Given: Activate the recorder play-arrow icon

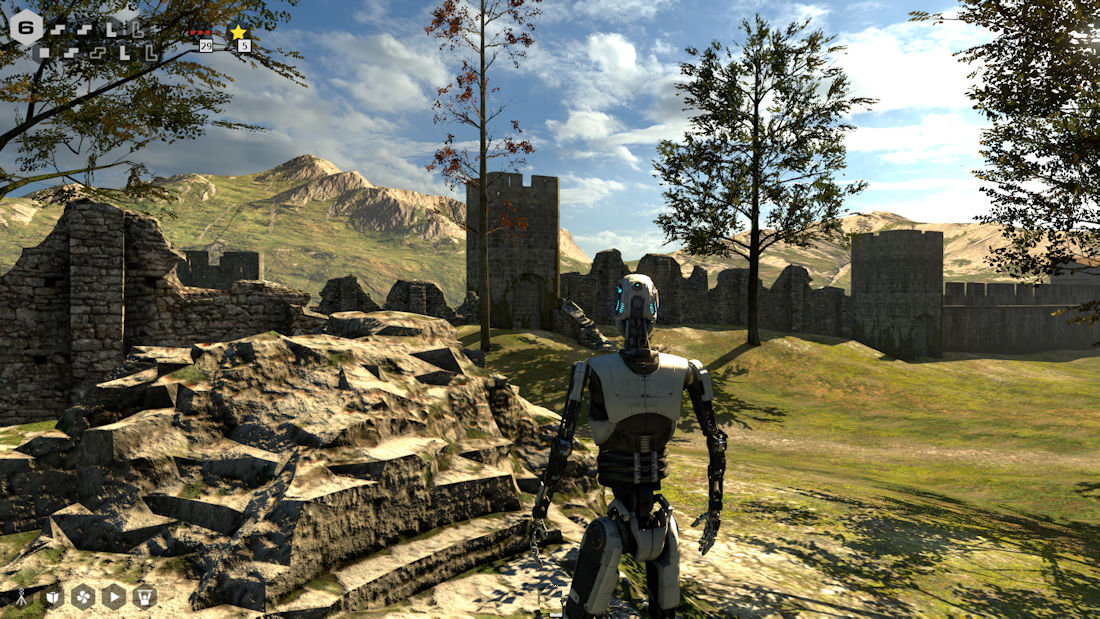Looking at the screenshot, I should pyautogui.click(x=114, y=597).
